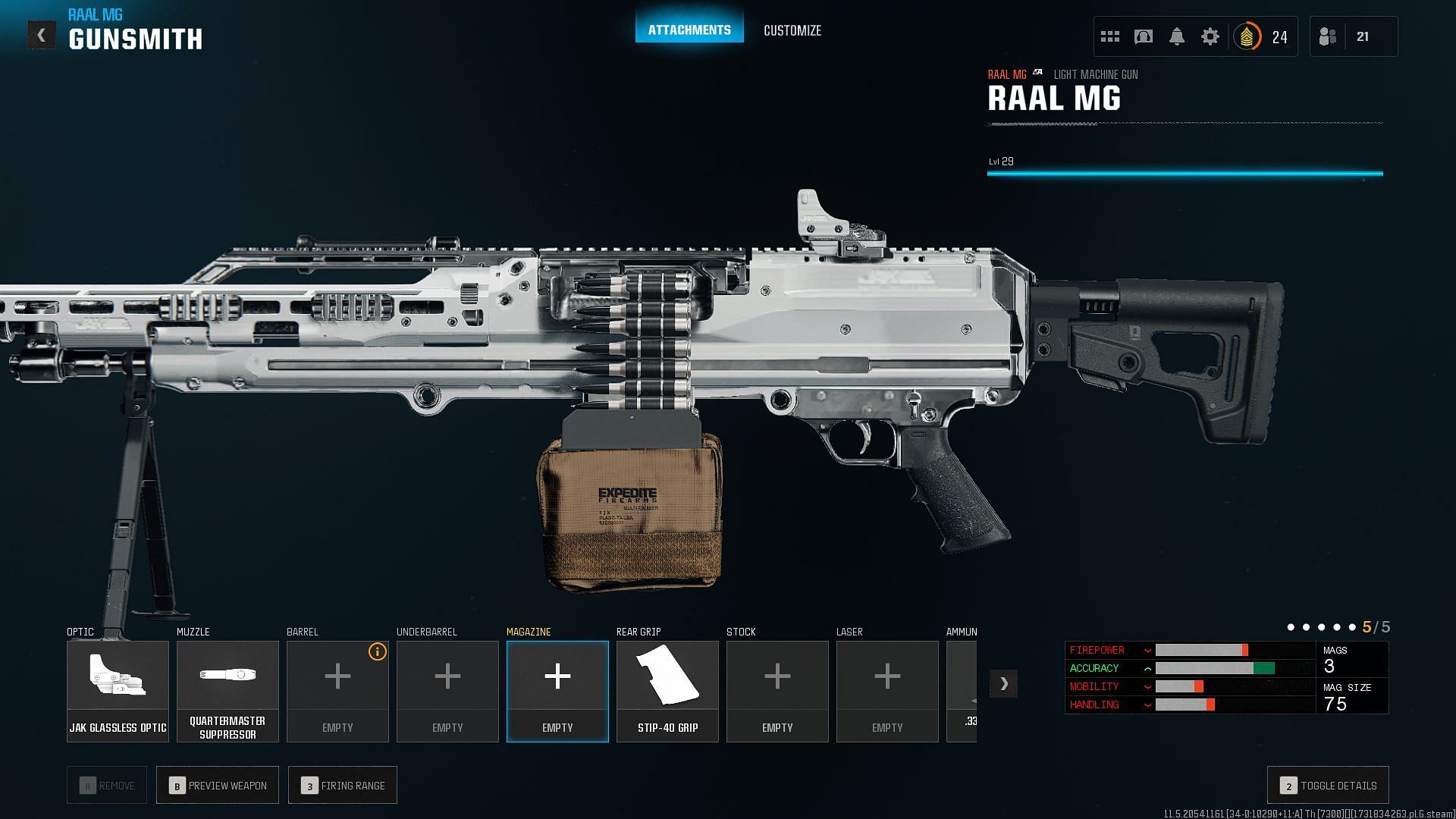Select the JAK Glassless Optic slot

[118, 691]
